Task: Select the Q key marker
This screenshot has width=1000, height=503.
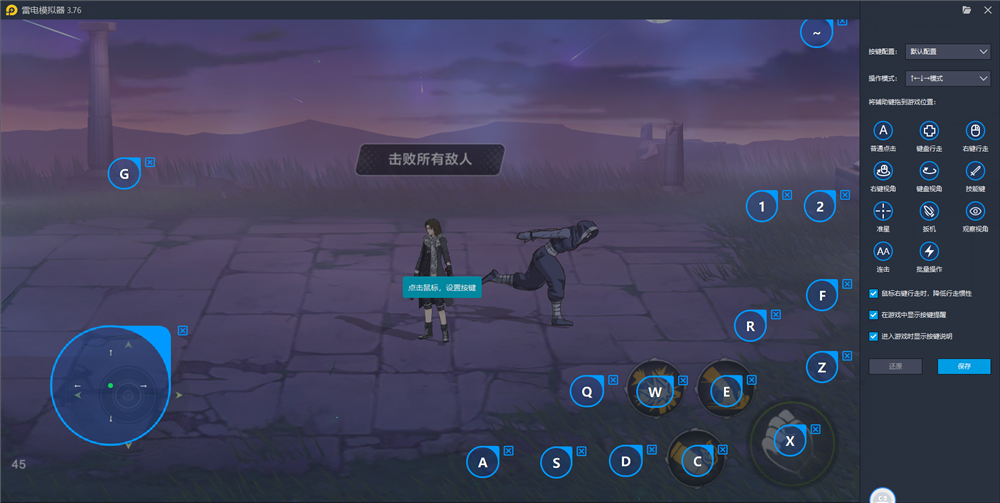Action: pyautogui.click(x=587, y=392)
